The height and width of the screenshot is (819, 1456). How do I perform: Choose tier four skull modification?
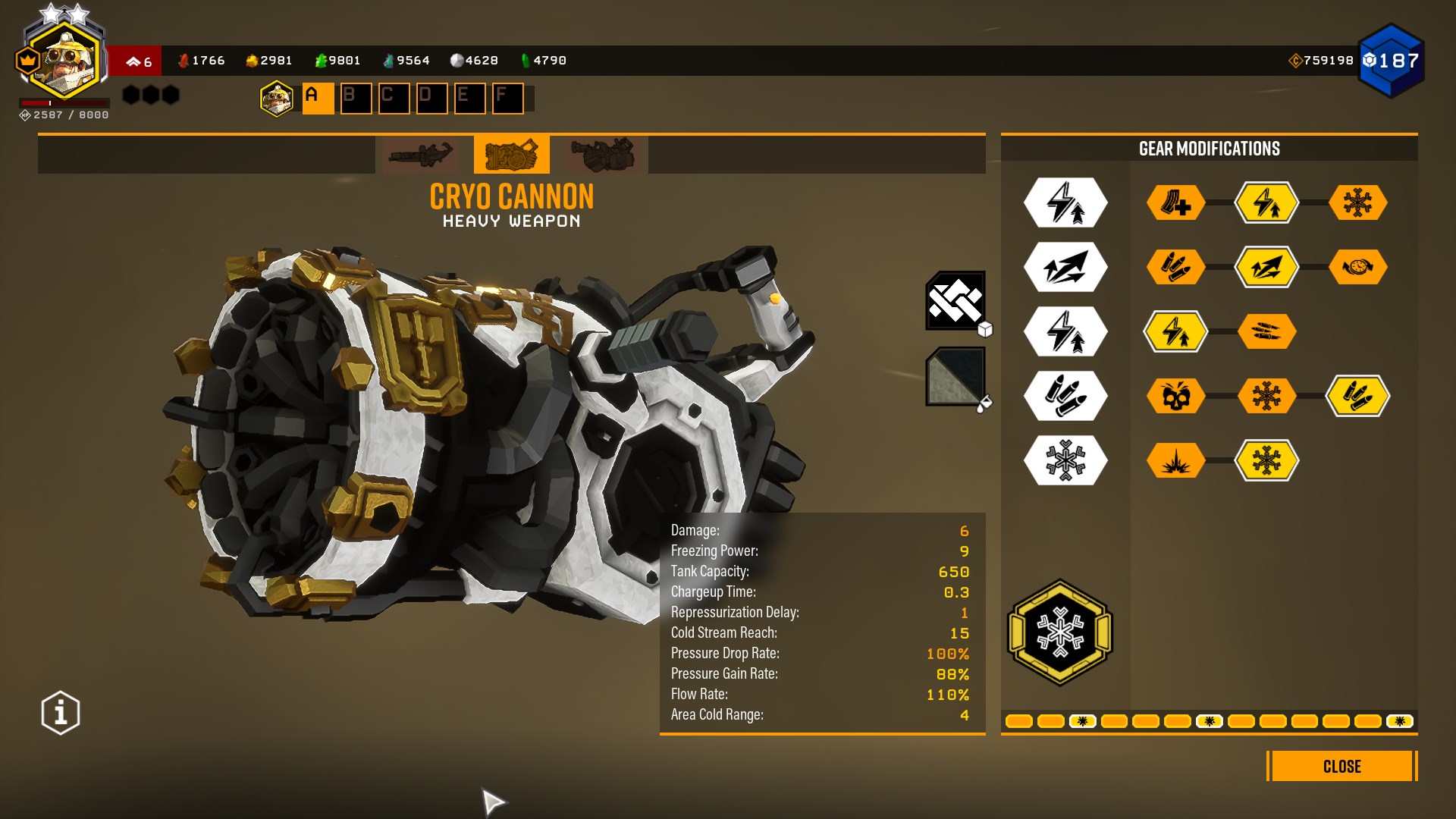click(x=1175, y=396)
